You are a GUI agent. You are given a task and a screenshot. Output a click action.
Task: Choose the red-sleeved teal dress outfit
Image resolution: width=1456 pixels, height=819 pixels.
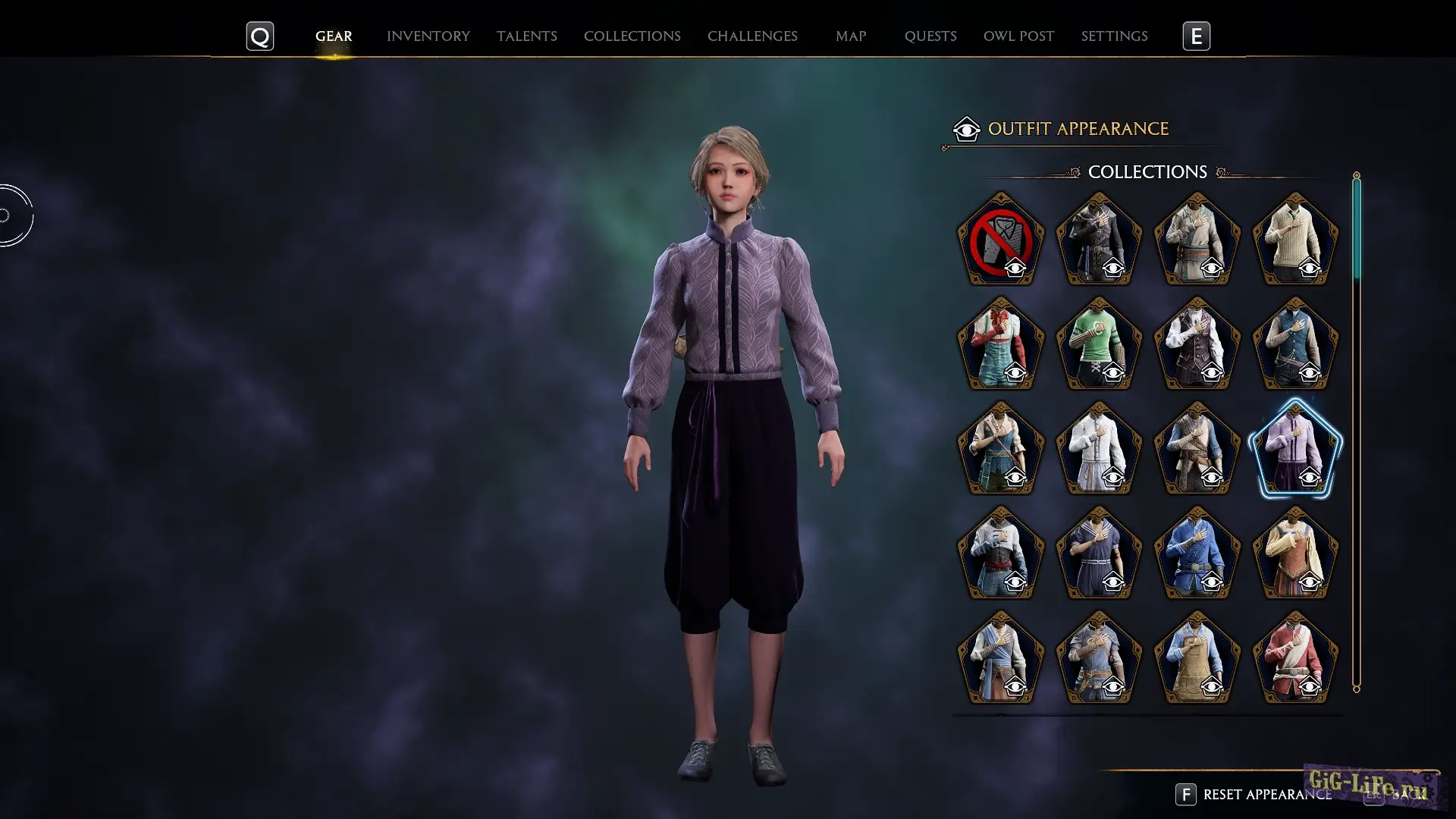click(x=1000, y=344)
